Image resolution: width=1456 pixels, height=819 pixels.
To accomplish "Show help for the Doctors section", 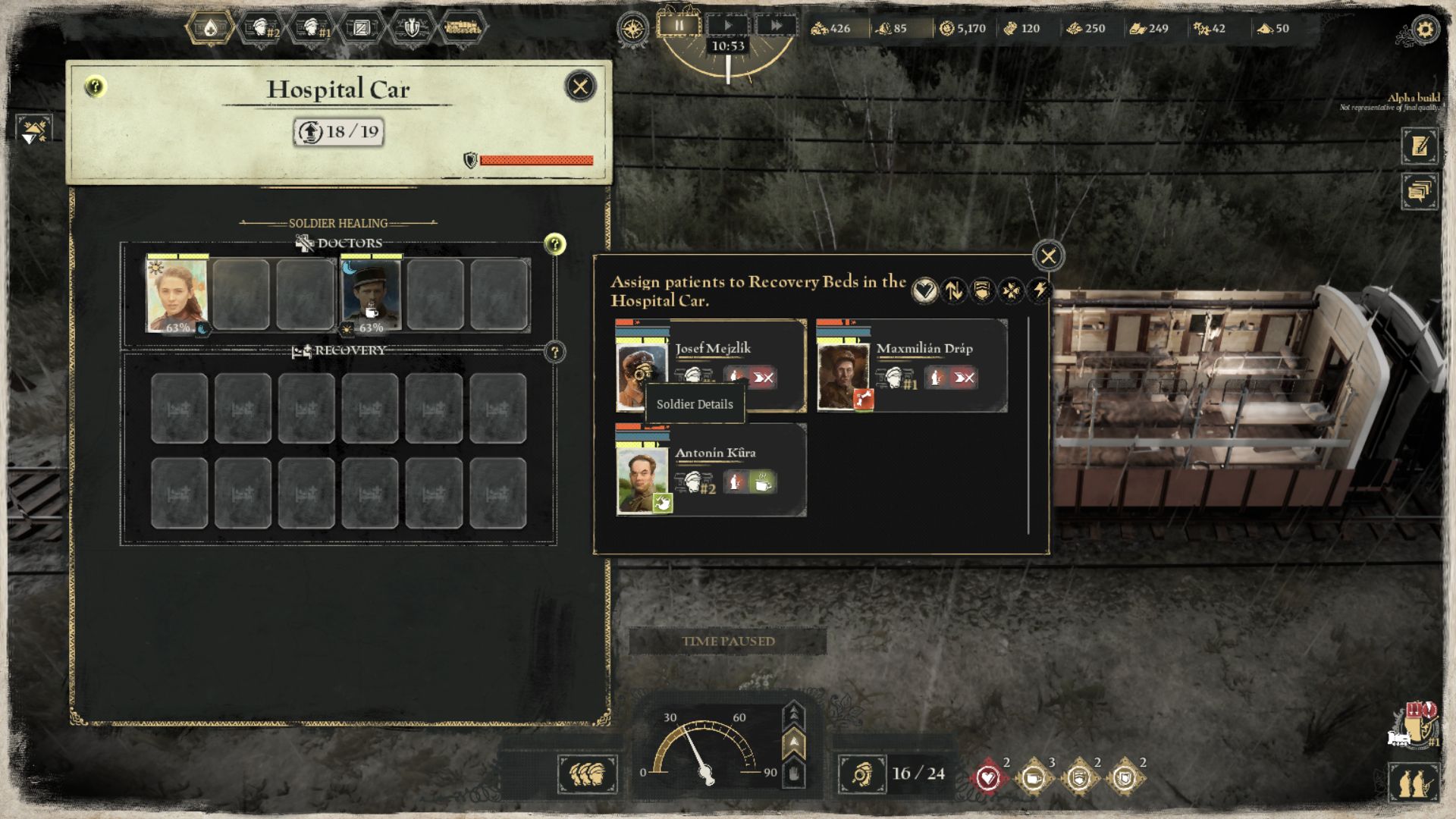I will point(555,244).
